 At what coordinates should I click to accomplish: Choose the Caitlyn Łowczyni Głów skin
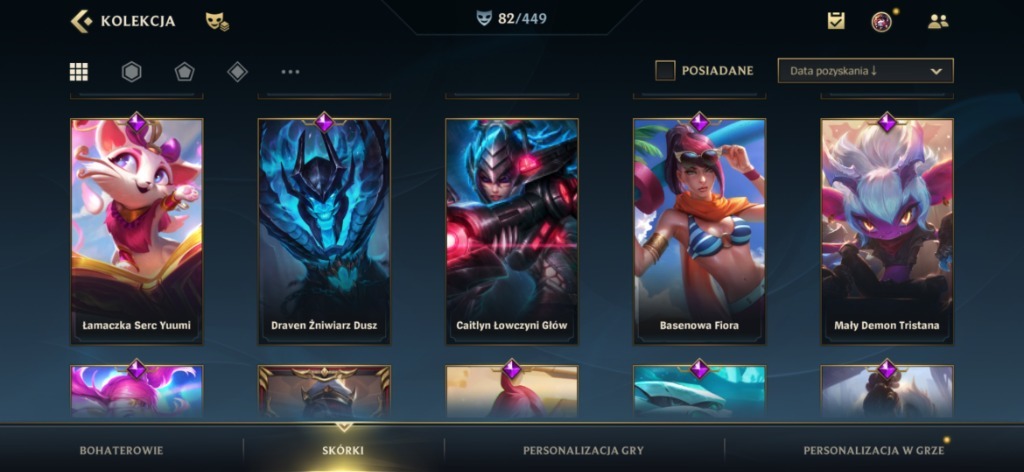tap(512, 231)
